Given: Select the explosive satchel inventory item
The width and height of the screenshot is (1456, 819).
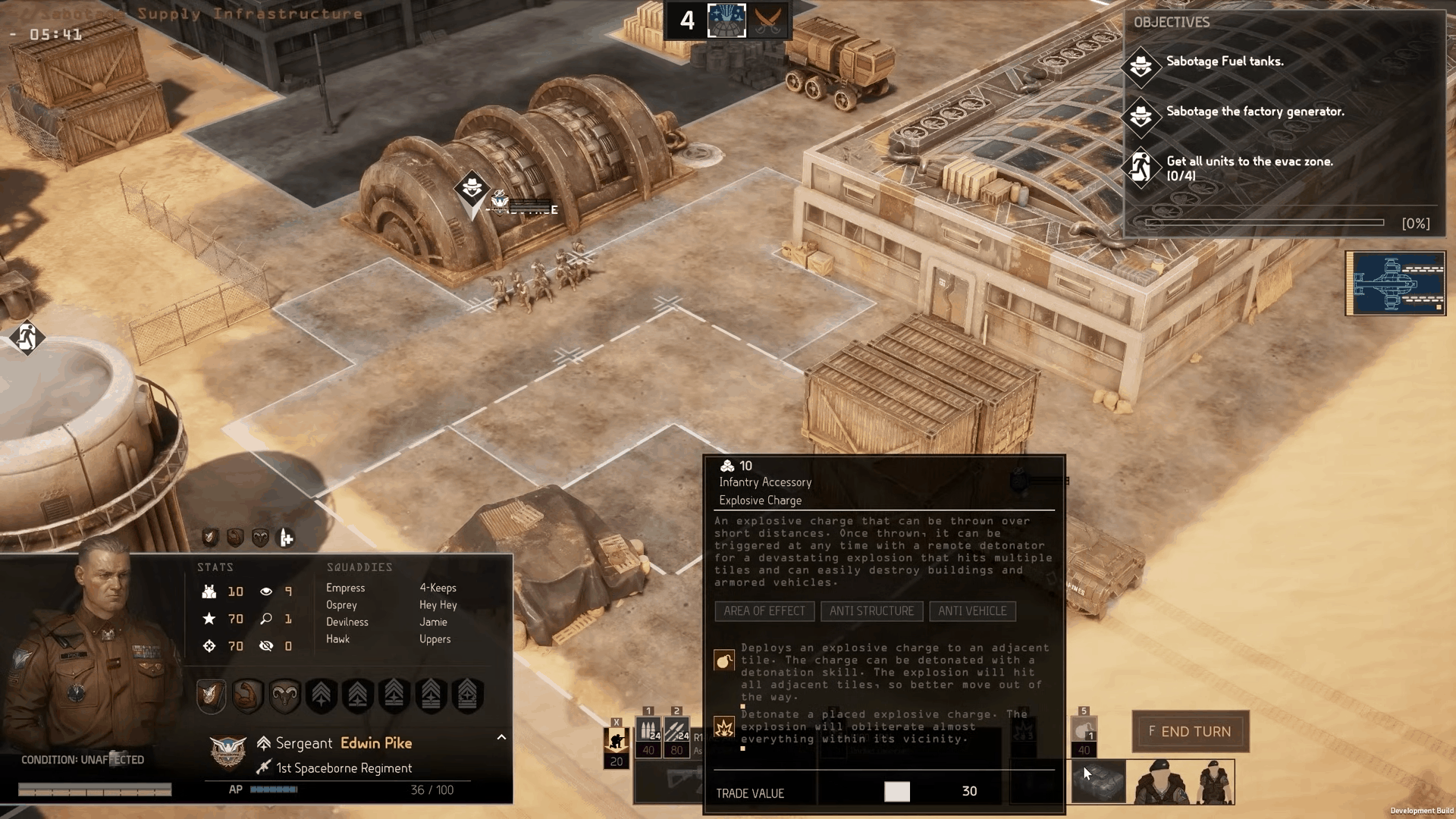Looking at the screenshot, I should [x=1099, y=782].
